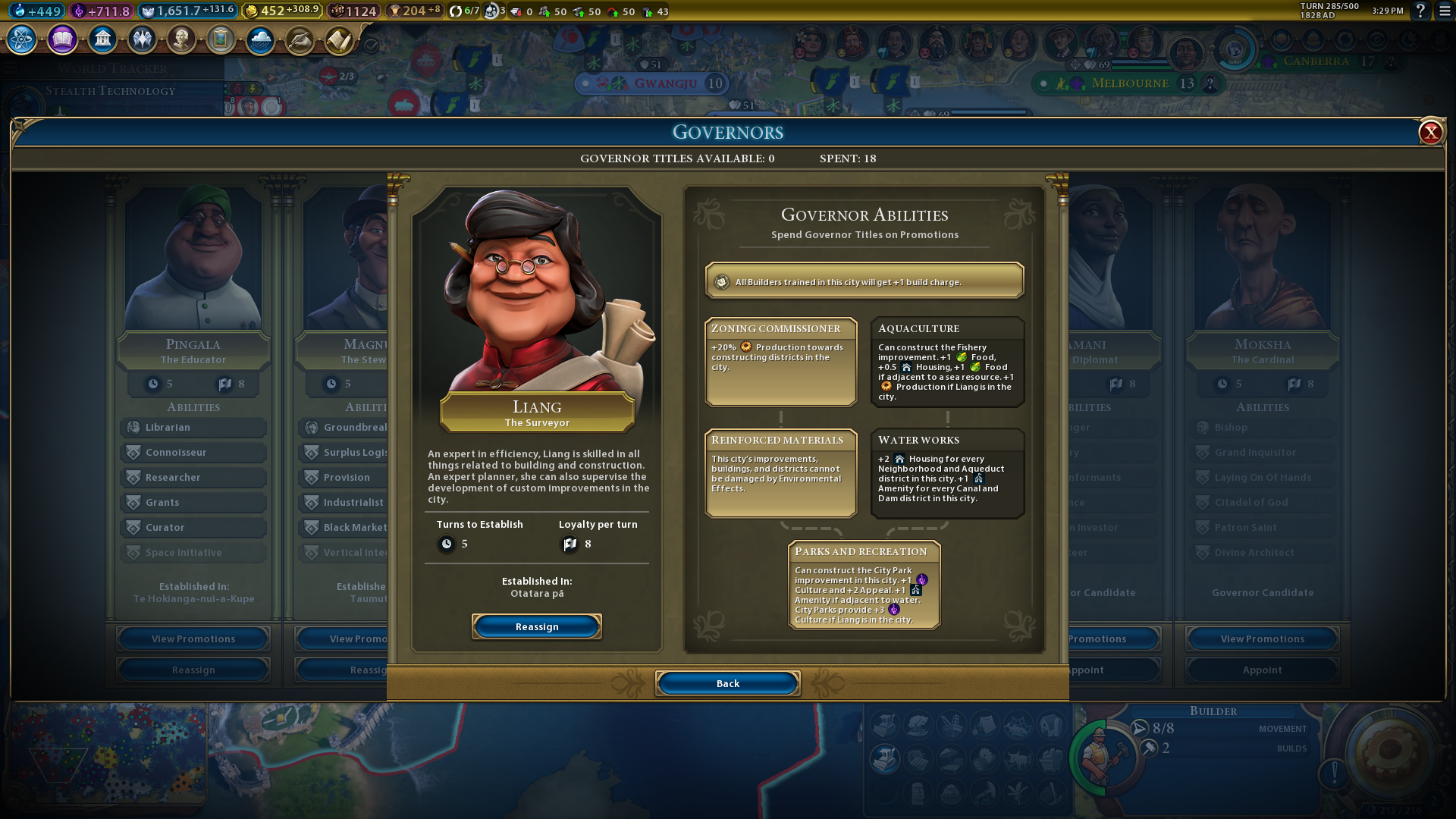Open the Great People screen icon

(181, 39)
